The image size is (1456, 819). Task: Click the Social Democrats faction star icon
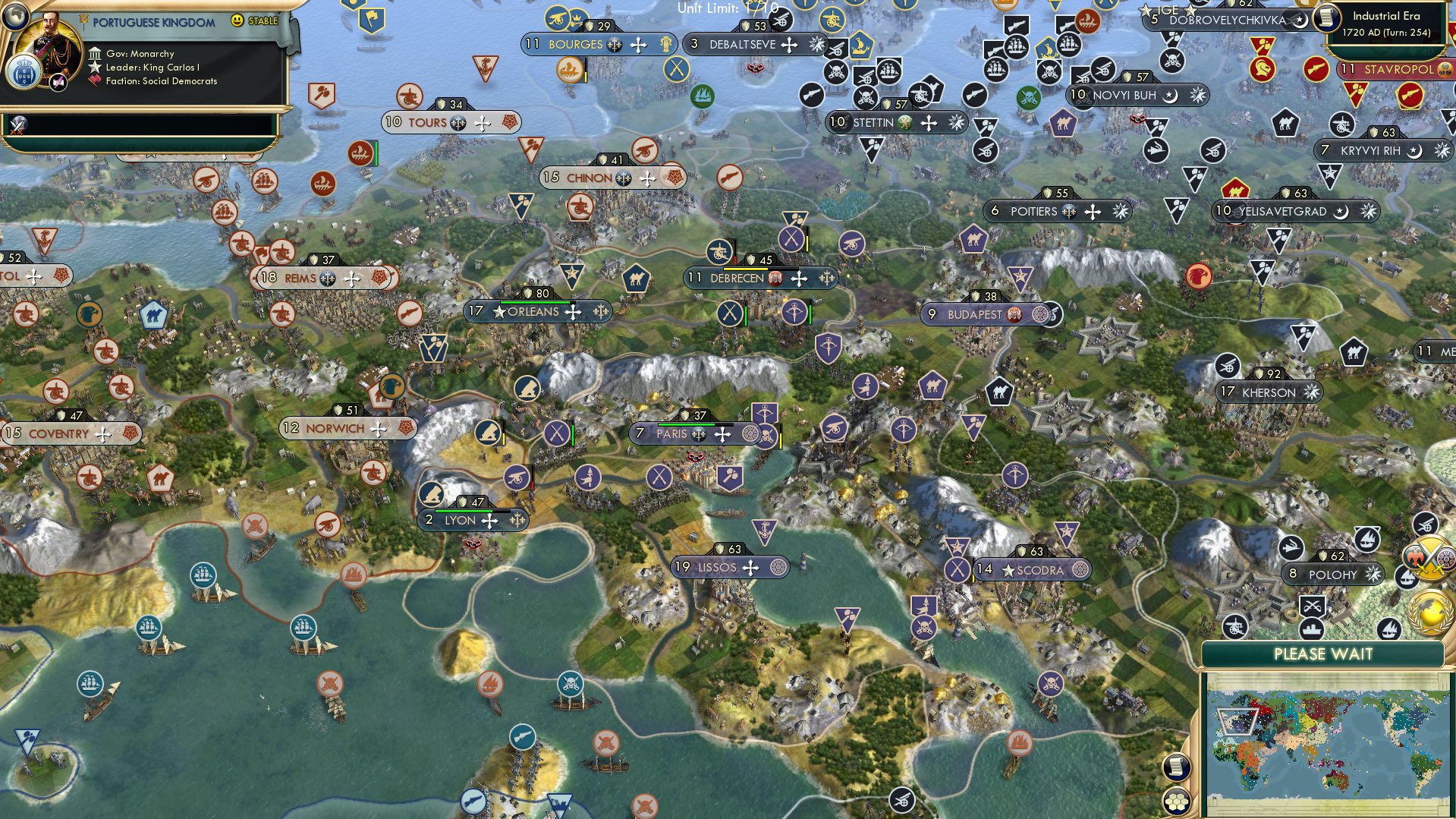pyautogui.click(x=95, y=80)
